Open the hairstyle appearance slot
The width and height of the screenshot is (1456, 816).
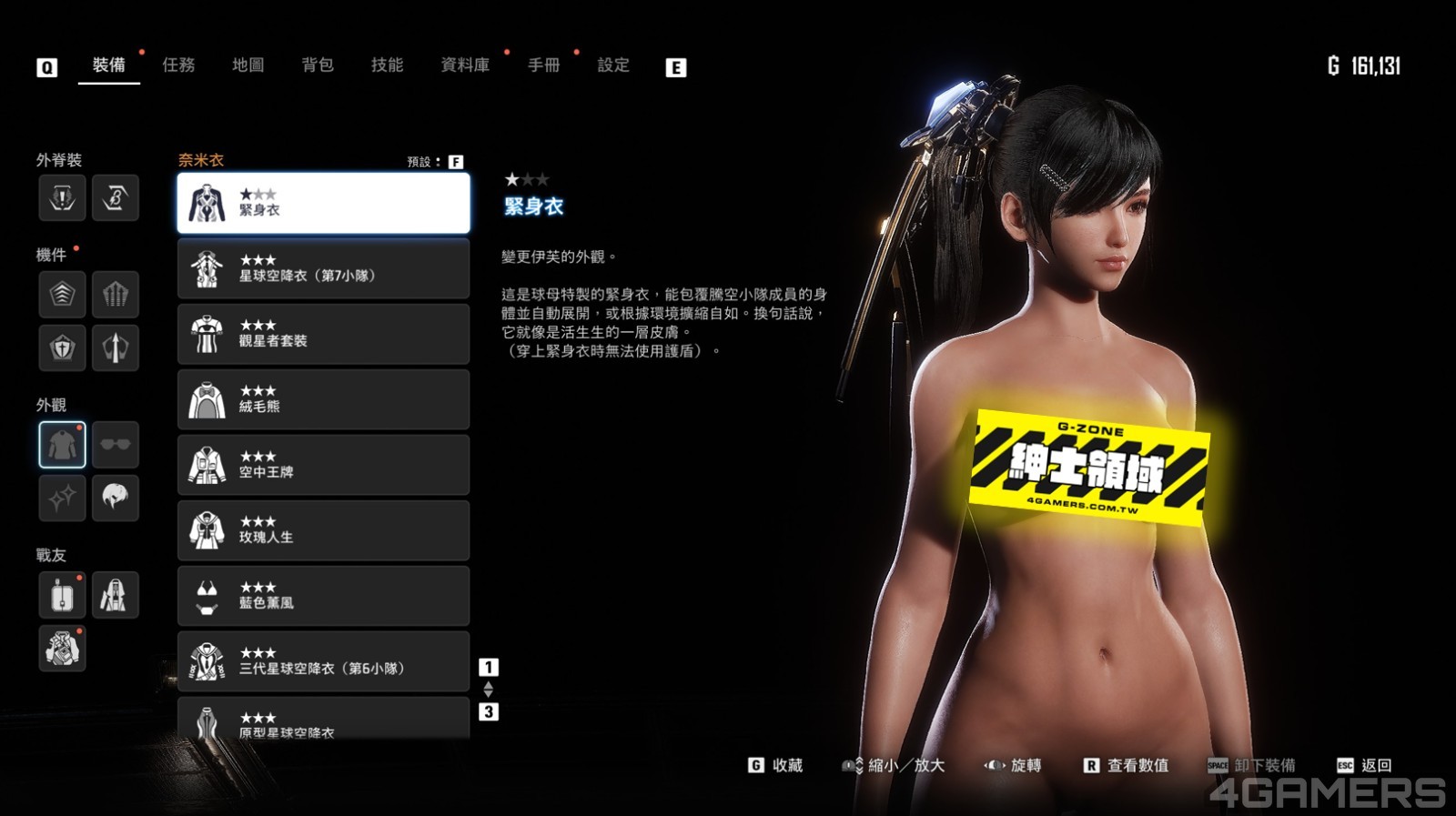coord(115,498)
